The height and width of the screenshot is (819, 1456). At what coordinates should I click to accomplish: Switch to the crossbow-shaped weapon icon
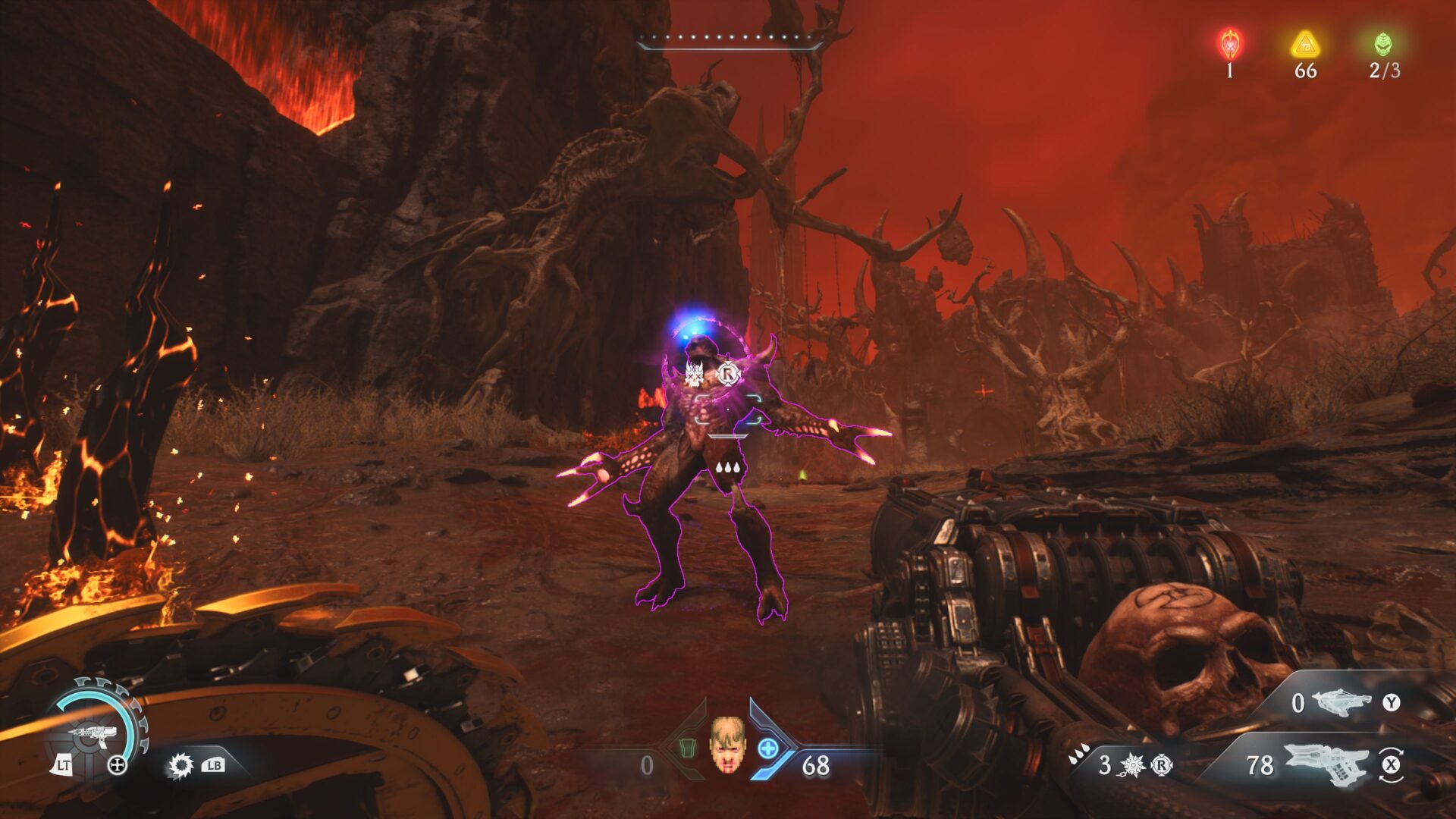click(1341, 702)
